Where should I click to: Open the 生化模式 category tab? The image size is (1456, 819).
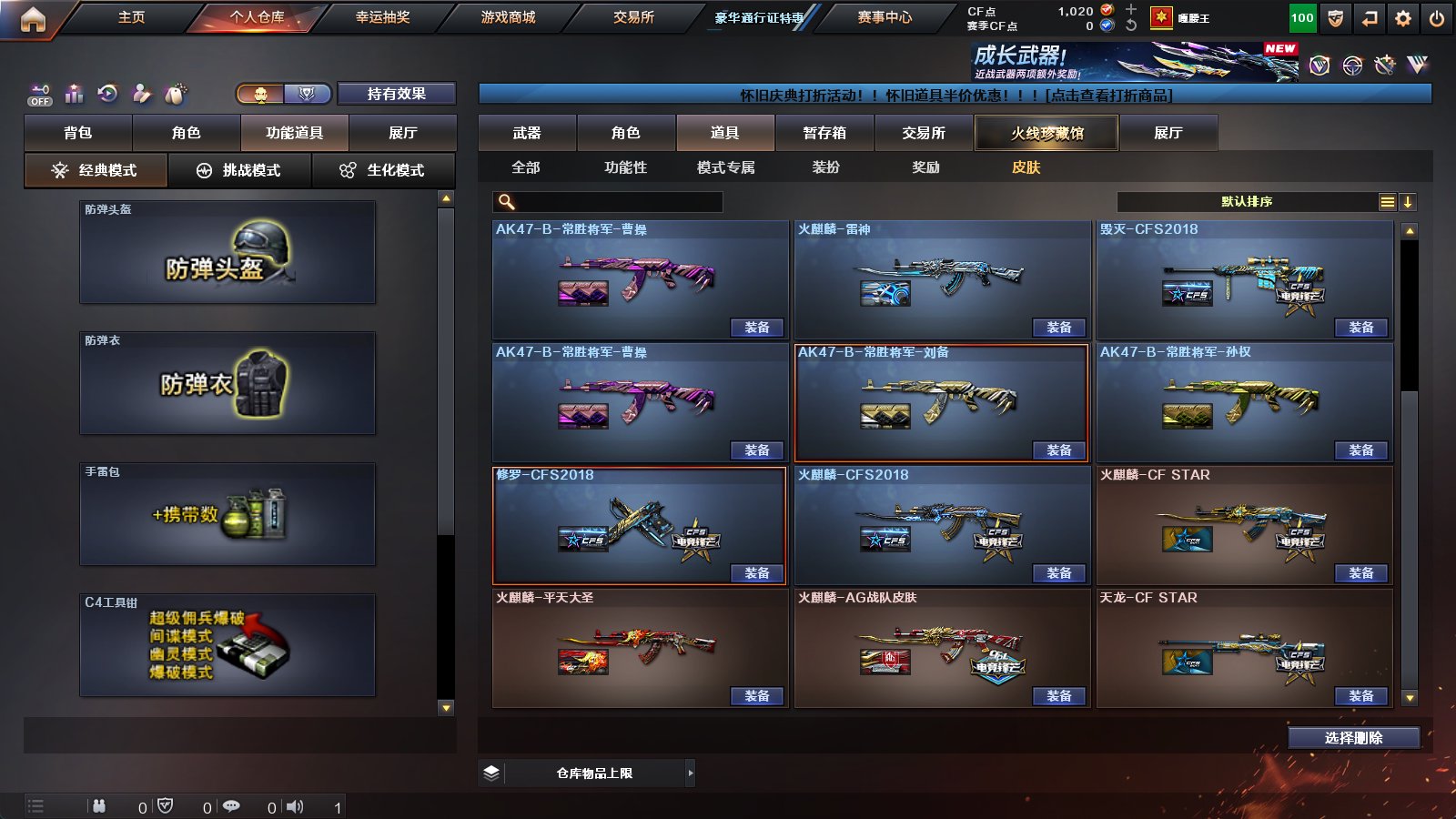coord(384,169)
